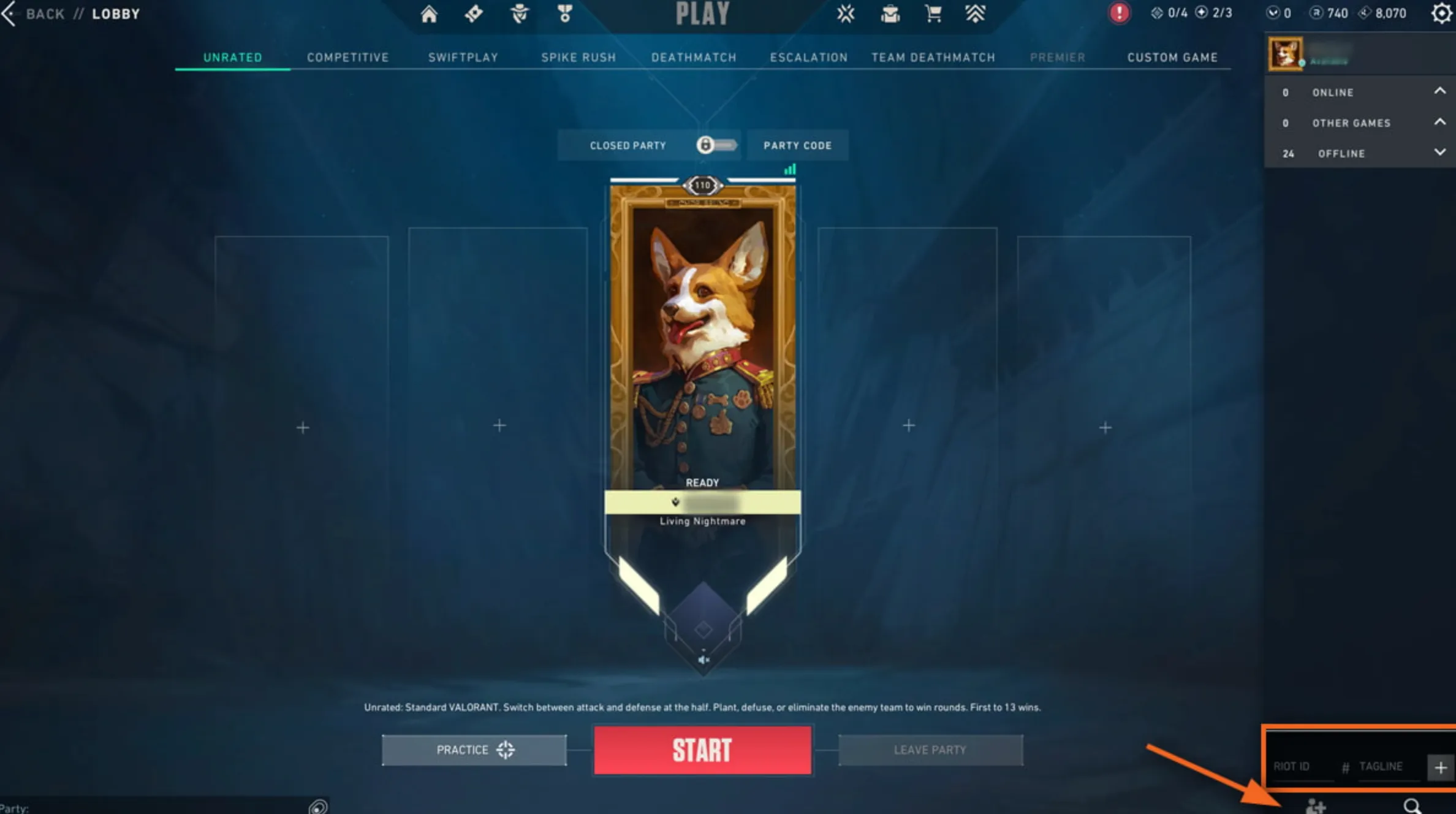Open the Store cart icon

point(932,13)
